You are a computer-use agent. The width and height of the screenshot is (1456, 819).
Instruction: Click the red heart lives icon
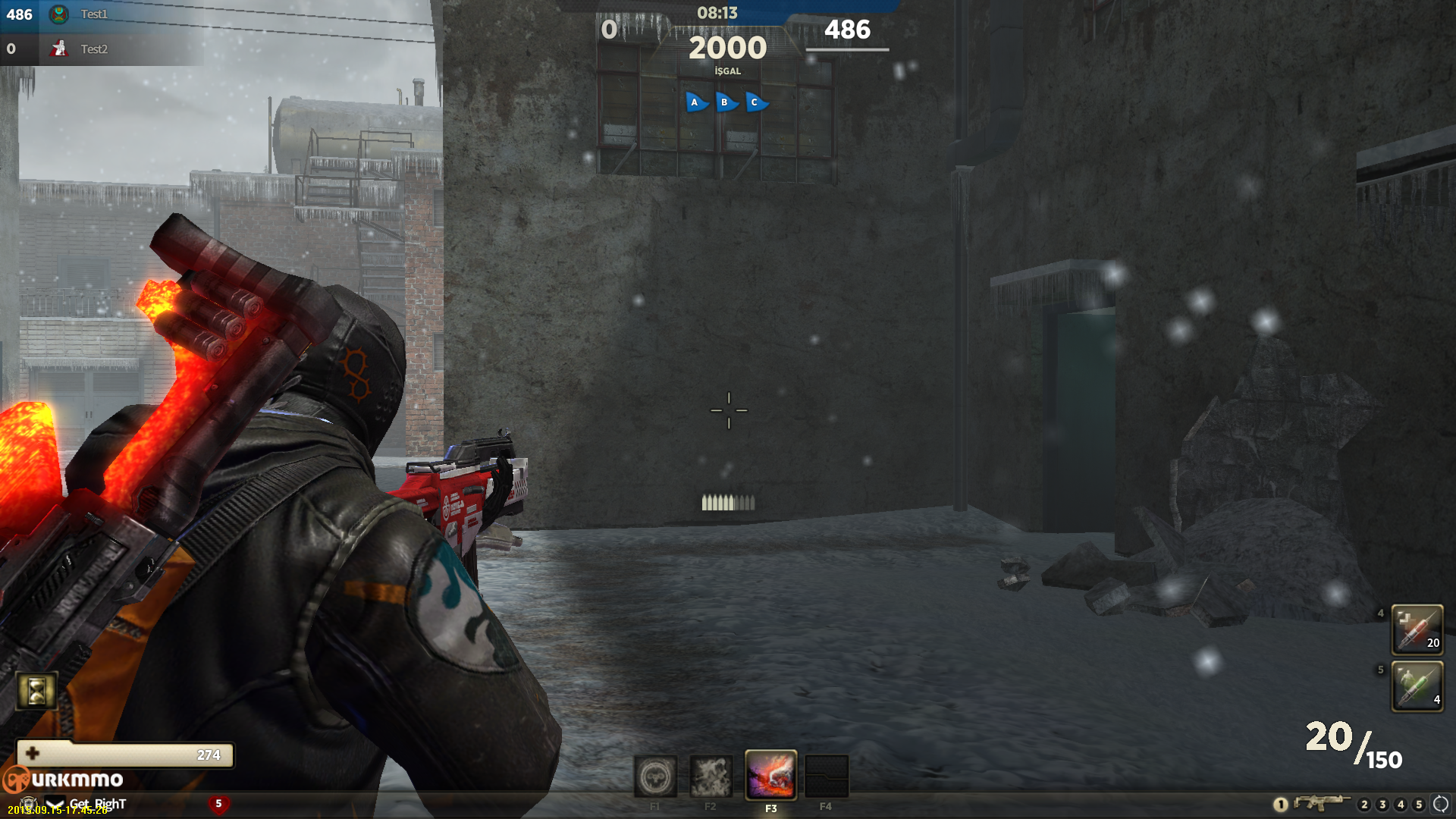(x=218, y=804)
